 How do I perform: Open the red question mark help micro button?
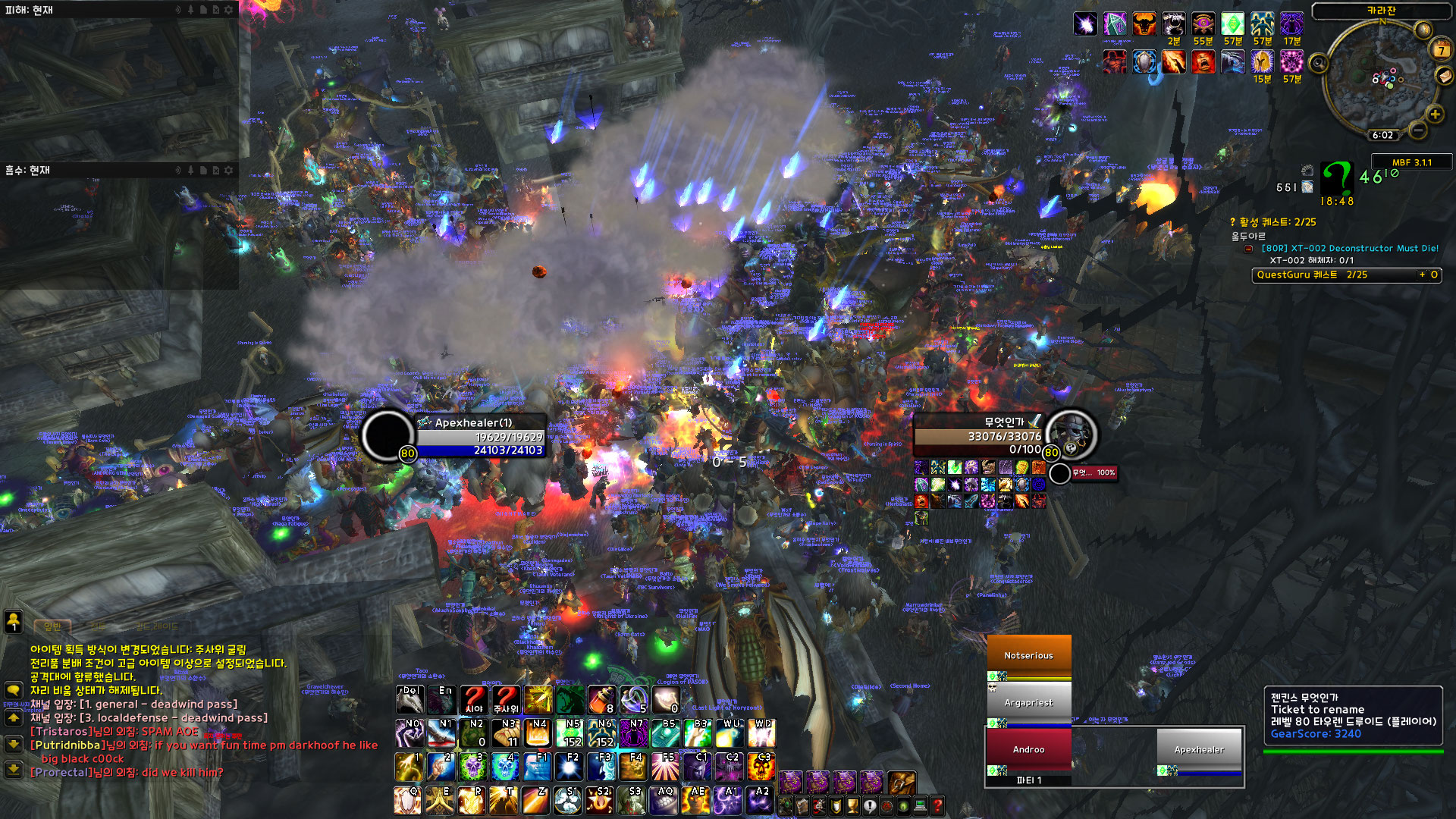coord(937,806)
